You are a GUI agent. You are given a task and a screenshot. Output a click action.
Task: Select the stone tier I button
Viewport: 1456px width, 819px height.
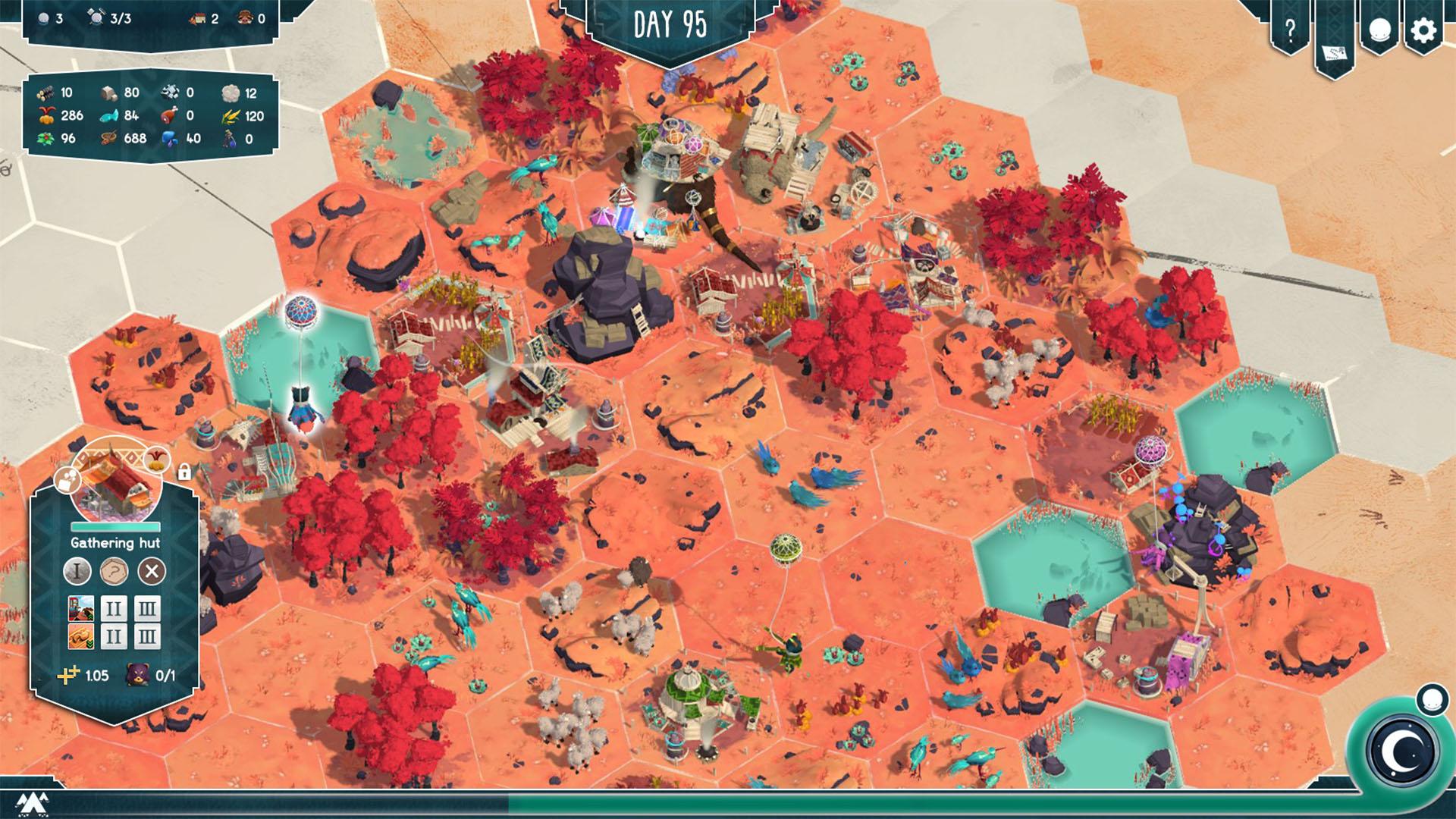point(78,571)
